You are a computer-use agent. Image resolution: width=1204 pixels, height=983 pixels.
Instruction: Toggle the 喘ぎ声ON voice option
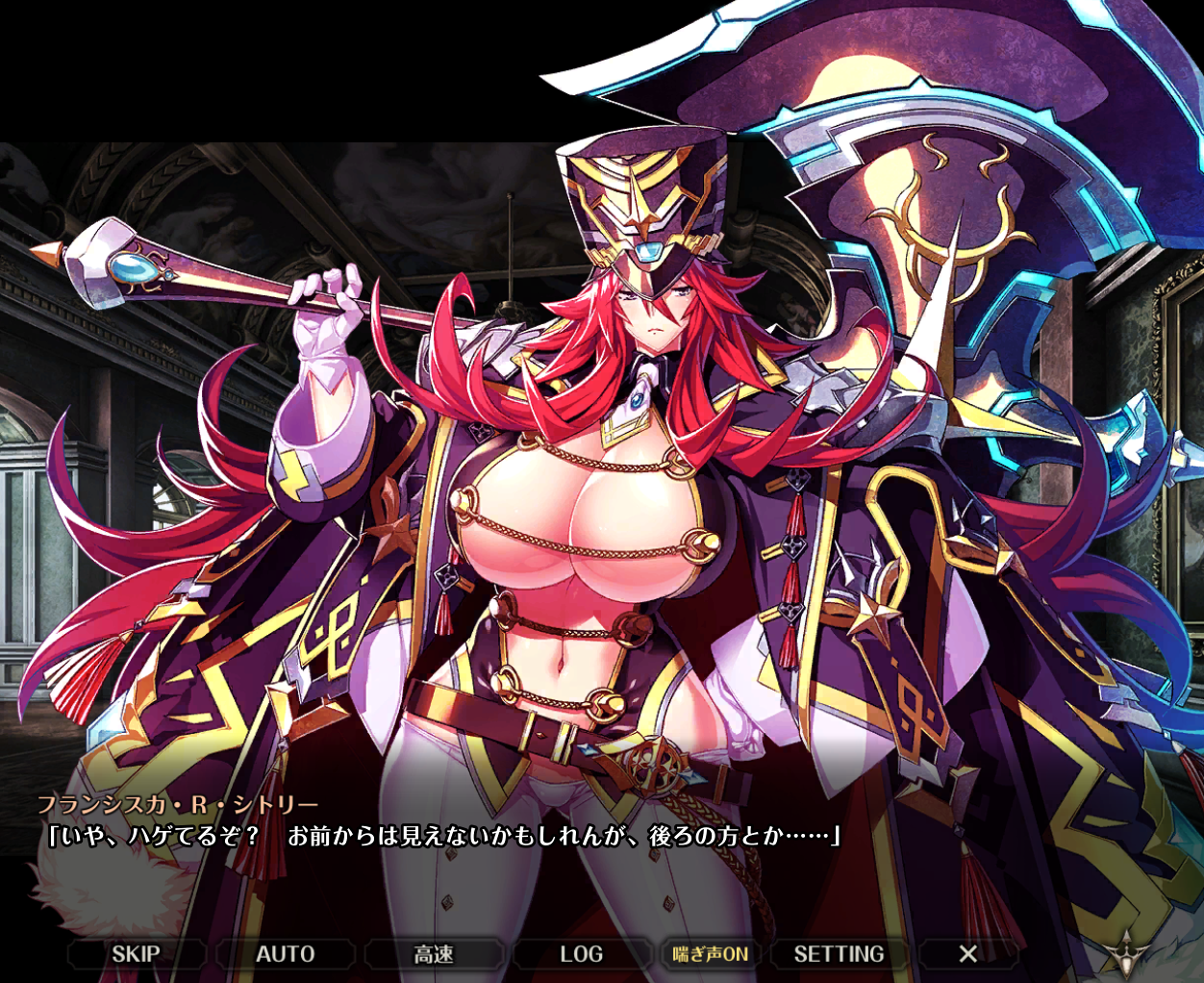pos(711,953)
